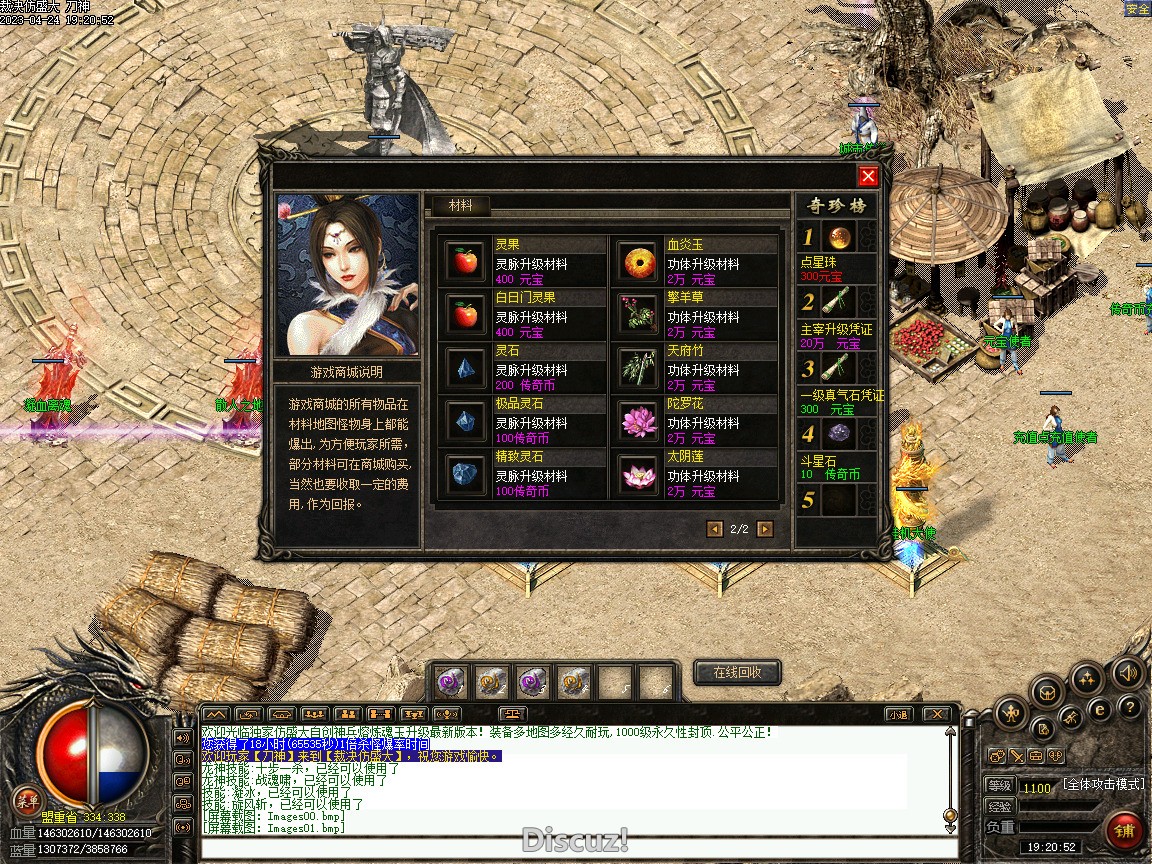The width and height of the screenshot is (1152, 864).
Task: Open the 在线回收 online recycle button
Action: pos(737,673)
